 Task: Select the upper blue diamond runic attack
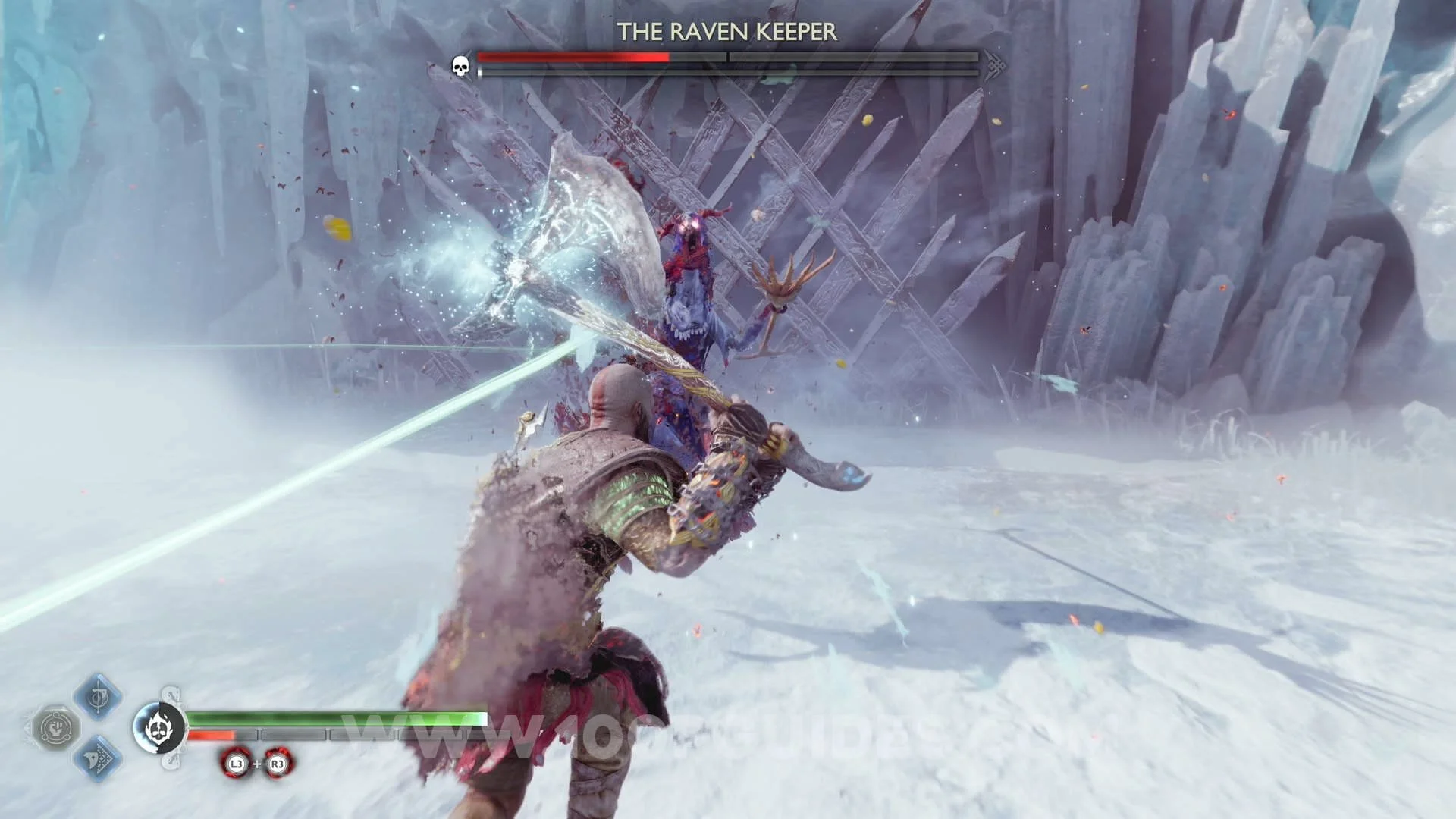tap(98, 696)
